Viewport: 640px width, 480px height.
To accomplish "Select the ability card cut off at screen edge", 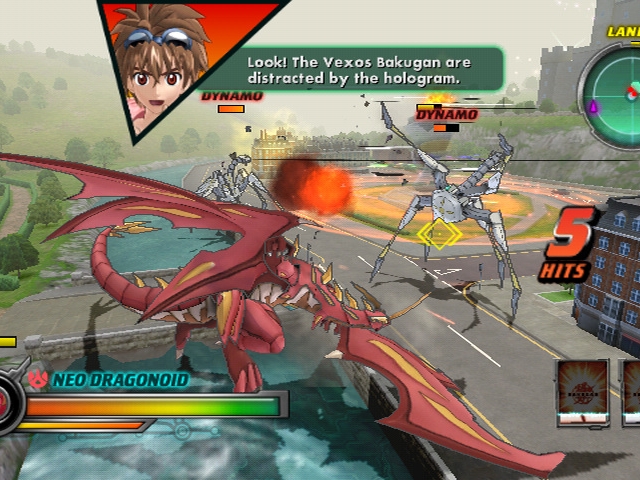I will (632, 393).
